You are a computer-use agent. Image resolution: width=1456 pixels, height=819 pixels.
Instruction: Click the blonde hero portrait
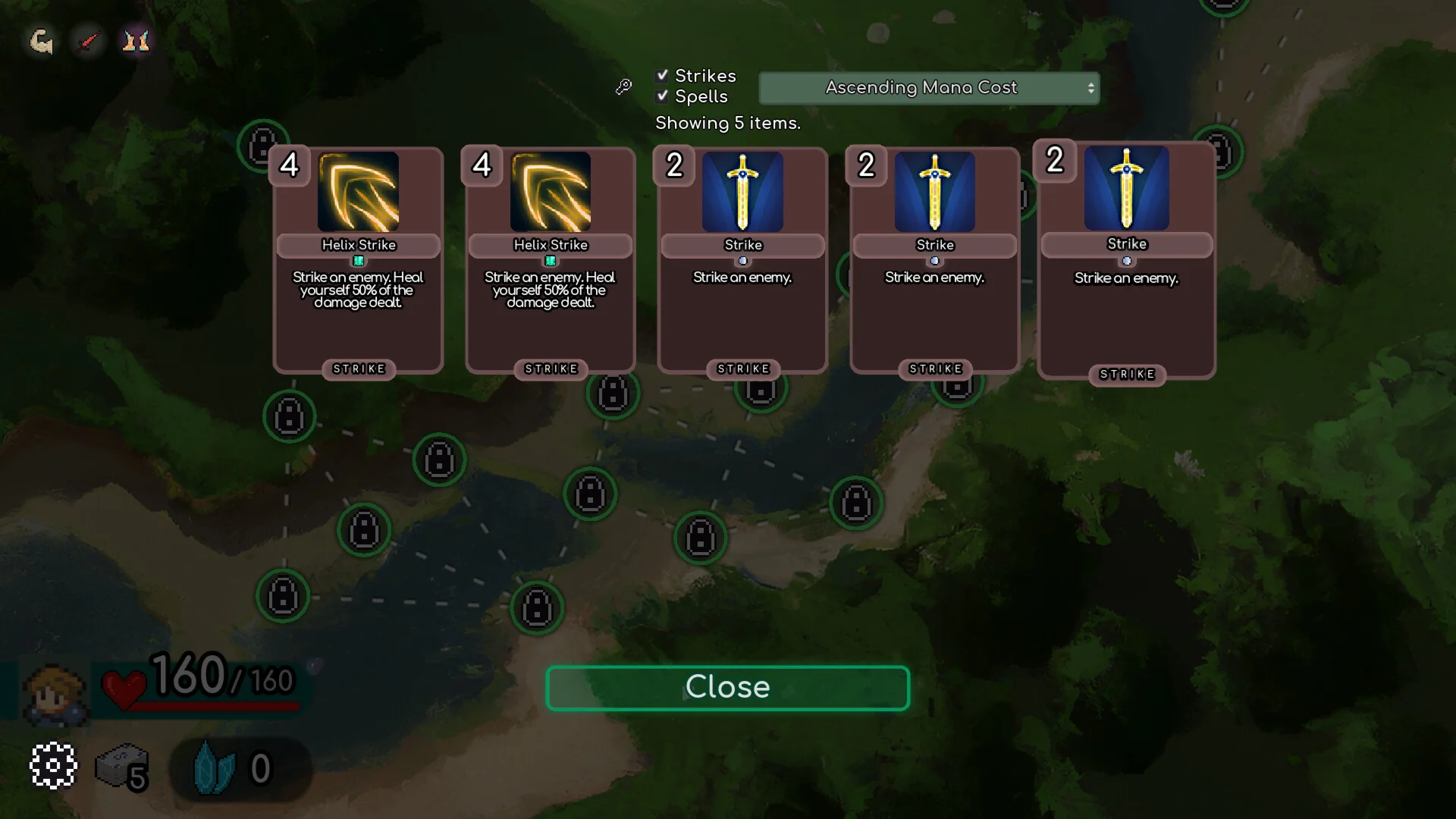point(54,694)
